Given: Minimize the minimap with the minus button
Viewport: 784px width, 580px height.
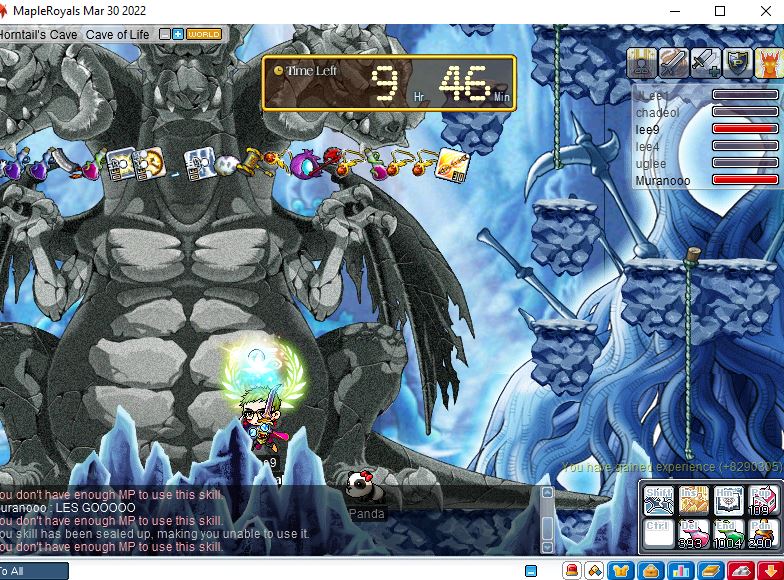Looking at the screenshot, I should (165, 34).
